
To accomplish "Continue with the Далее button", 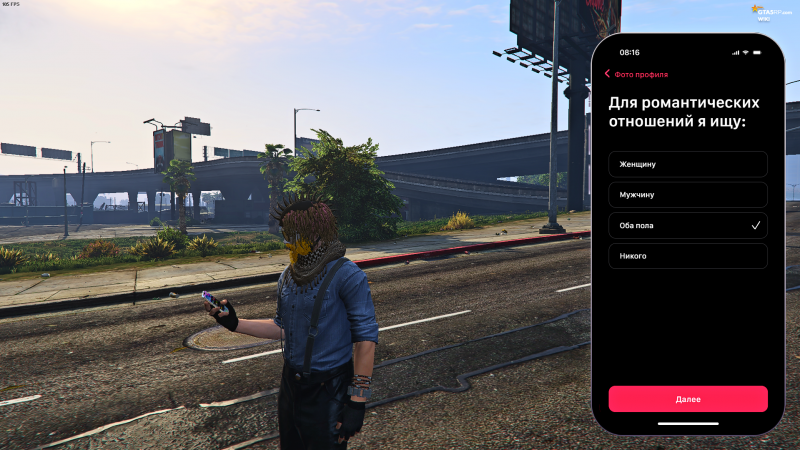I will pos(688,399).
